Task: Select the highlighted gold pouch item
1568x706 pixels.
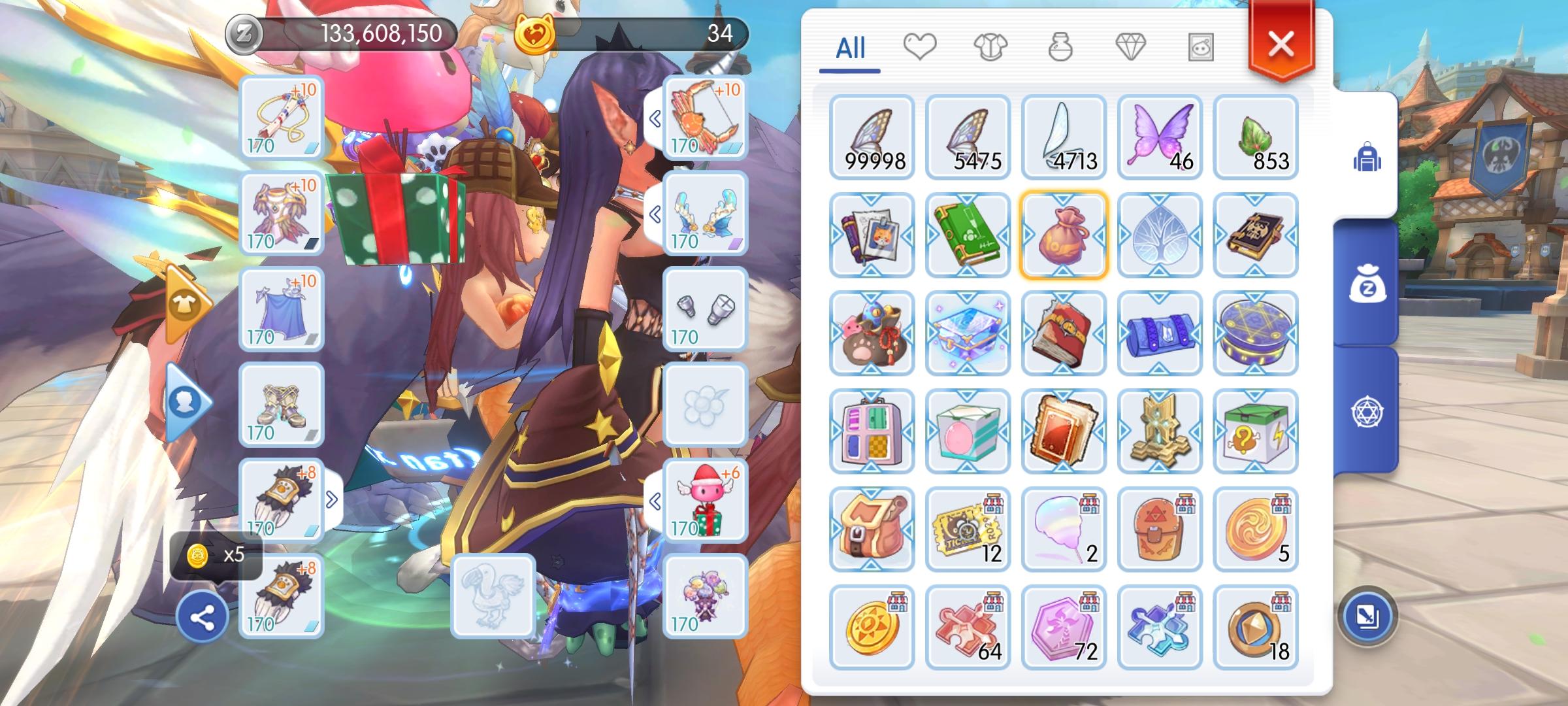Action: click(x=1064, y=235)
